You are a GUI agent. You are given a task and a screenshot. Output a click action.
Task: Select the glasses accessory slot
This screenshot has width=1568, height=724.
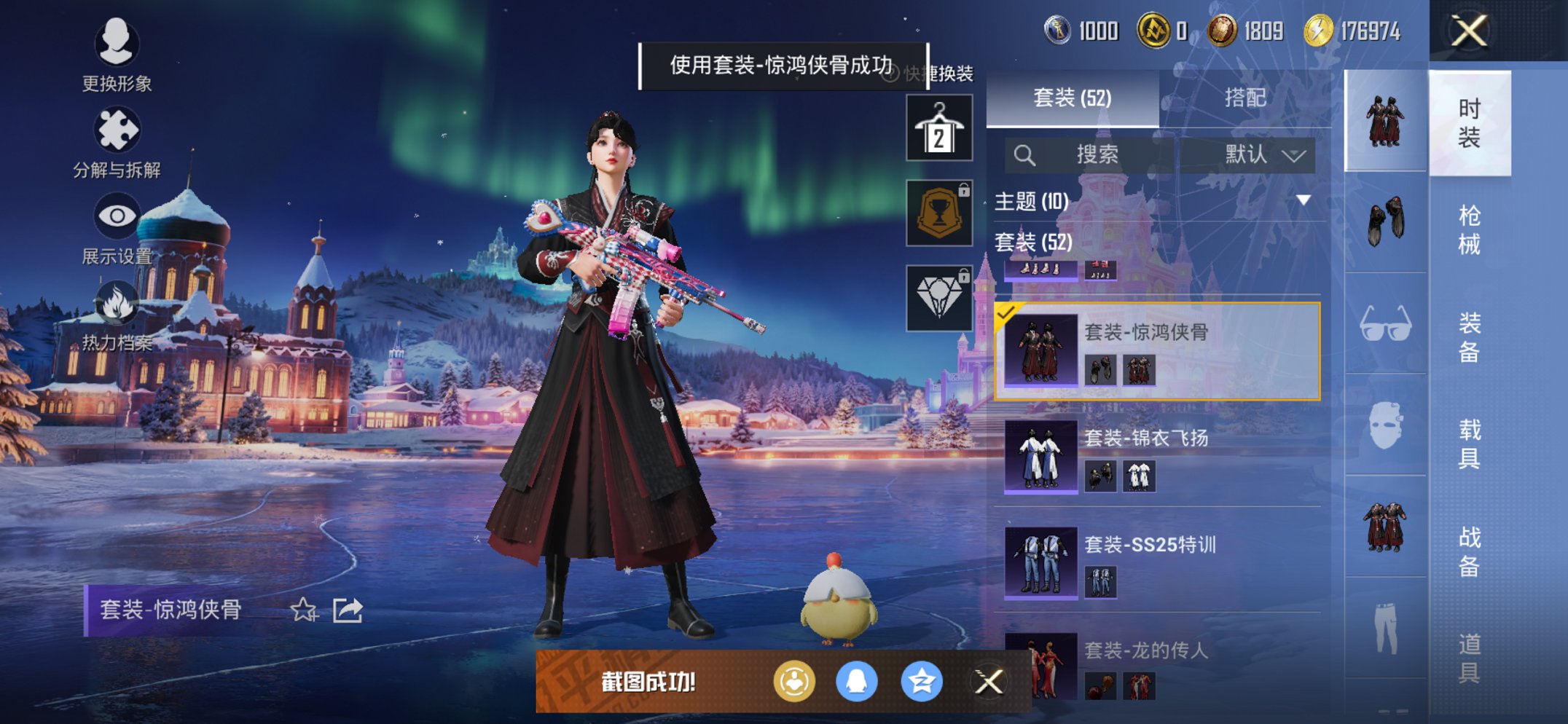coord(1385,324)
